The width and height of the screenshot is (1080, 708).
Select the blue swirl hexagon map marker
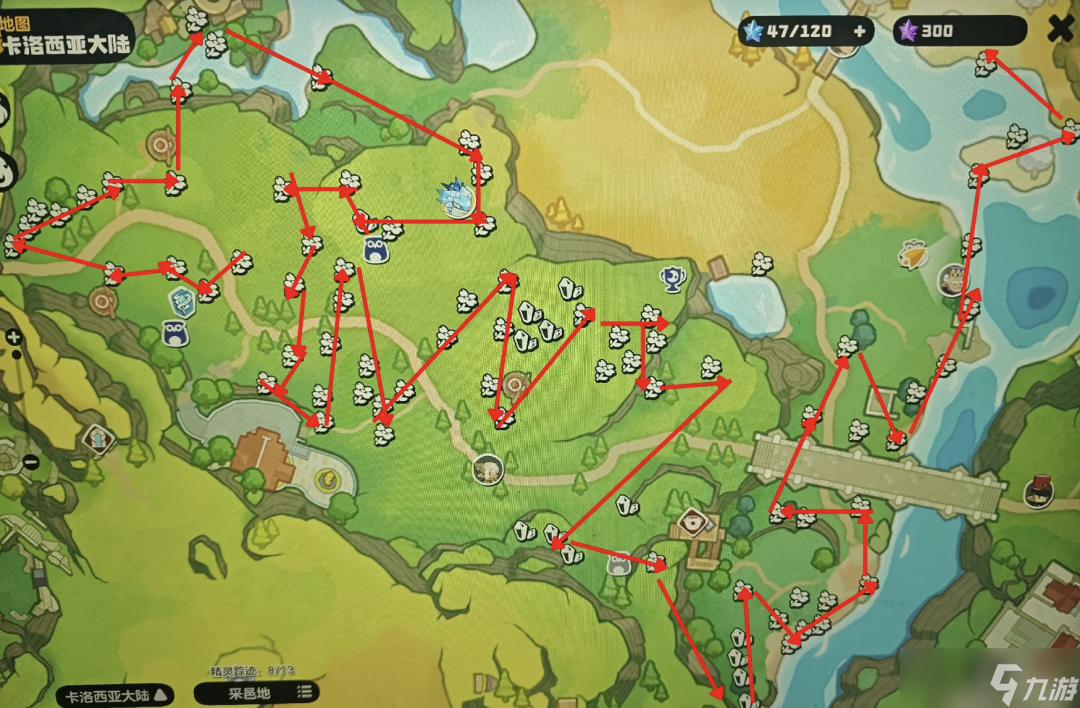(181, 298)
